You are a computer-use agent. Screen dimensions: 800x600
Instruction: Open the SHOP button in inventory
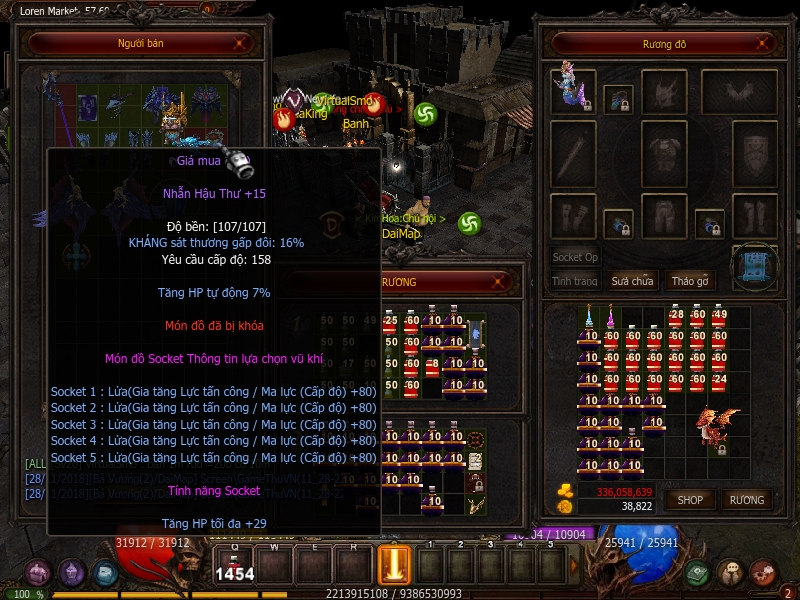[691, 499]
